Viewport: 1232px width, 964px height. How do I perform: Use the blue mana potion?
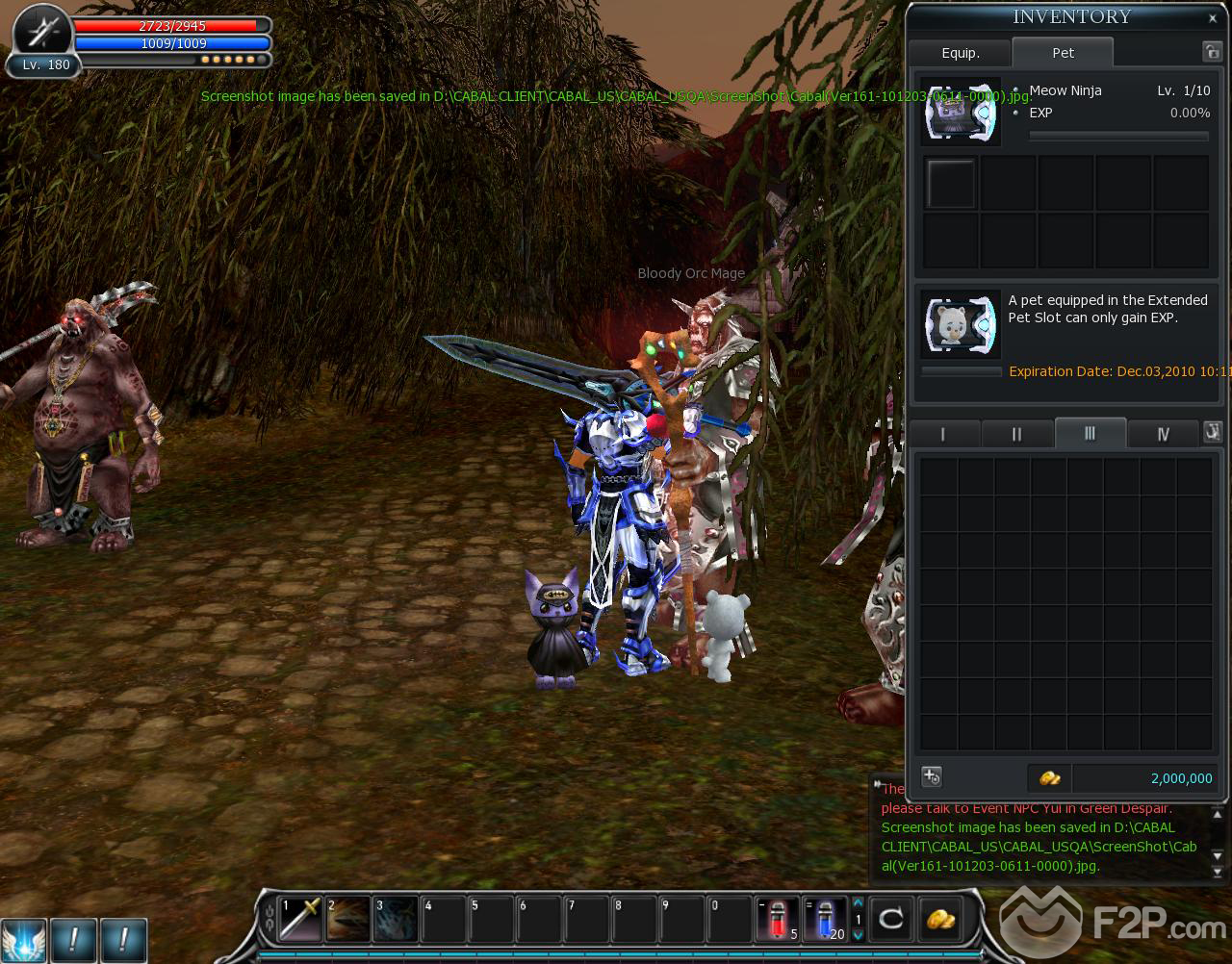824,919
